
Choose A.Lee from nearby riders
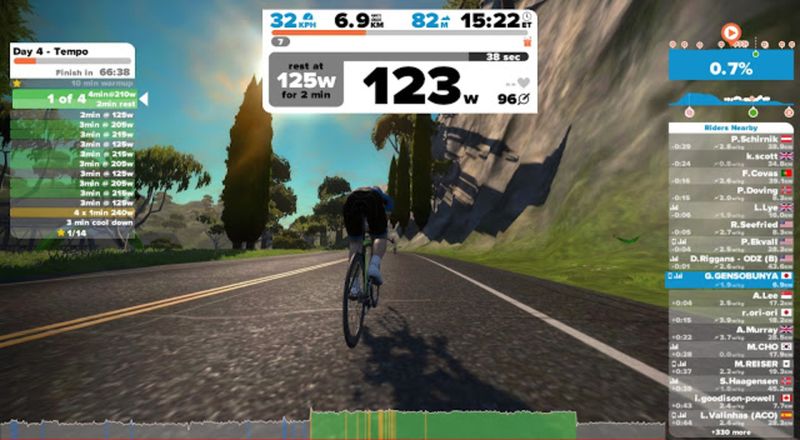point(730,299)
